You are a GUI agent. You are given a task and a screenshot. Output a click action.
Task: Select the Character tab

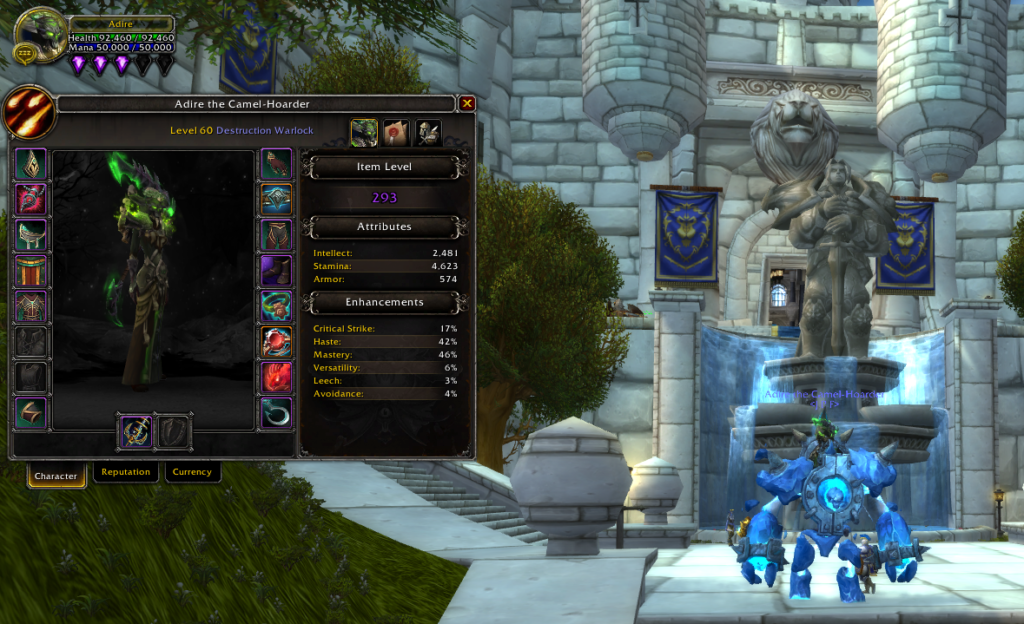click(56, 475)
